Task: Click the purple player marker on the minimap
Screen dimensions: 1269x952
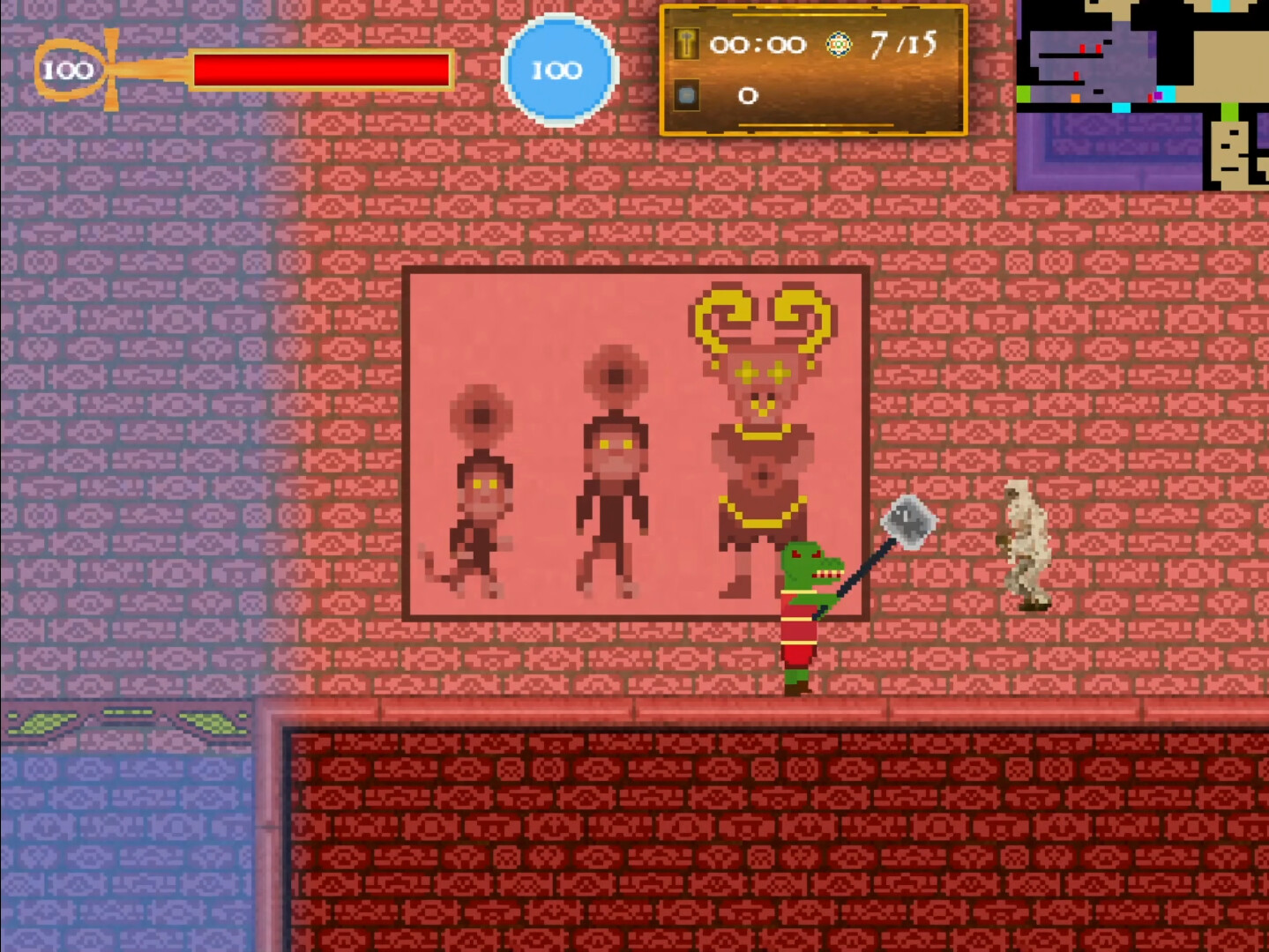Action: coord(1158,95)
